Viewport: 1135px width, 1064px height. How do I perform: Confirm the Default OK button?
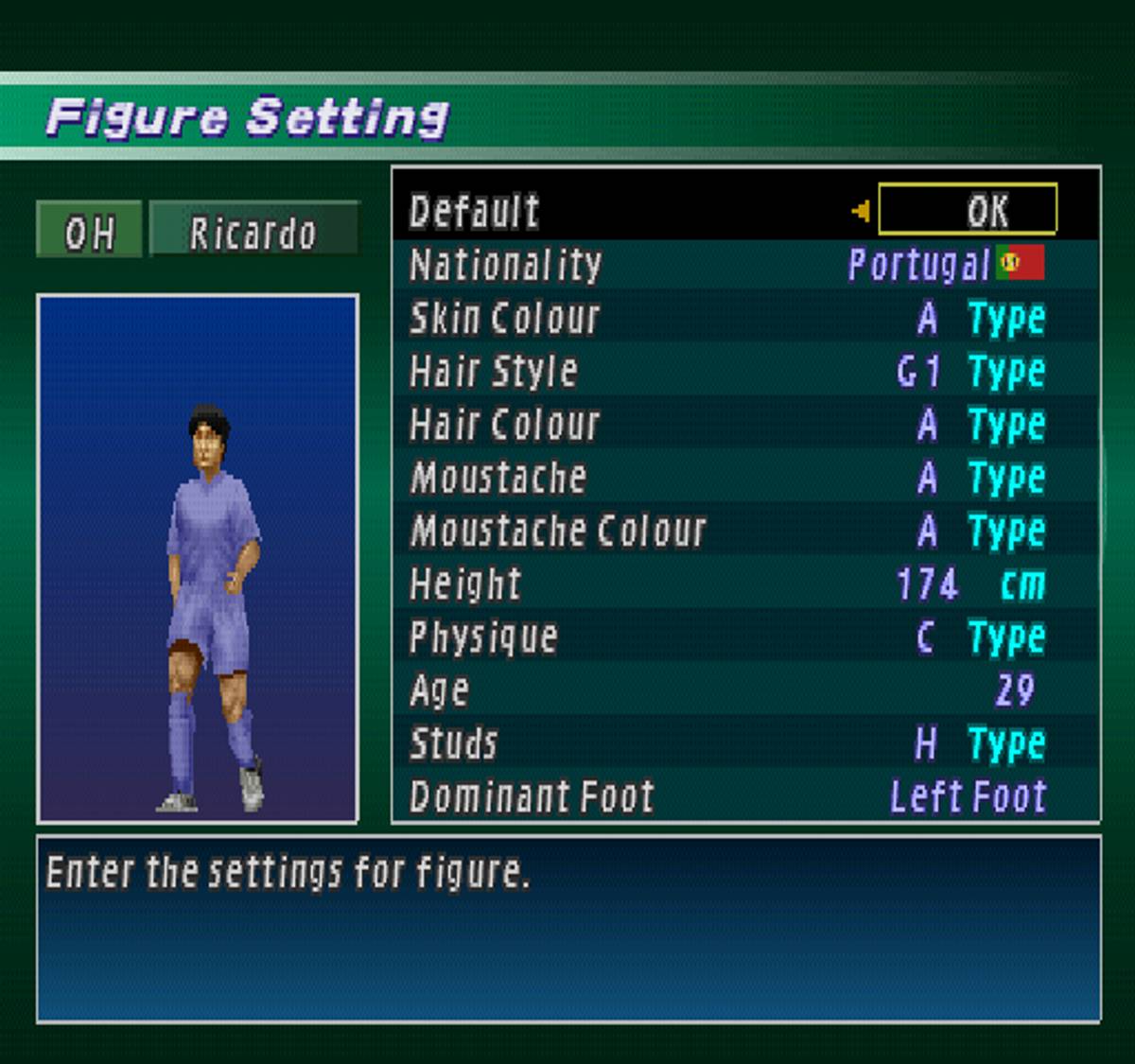tap(967, 210)
